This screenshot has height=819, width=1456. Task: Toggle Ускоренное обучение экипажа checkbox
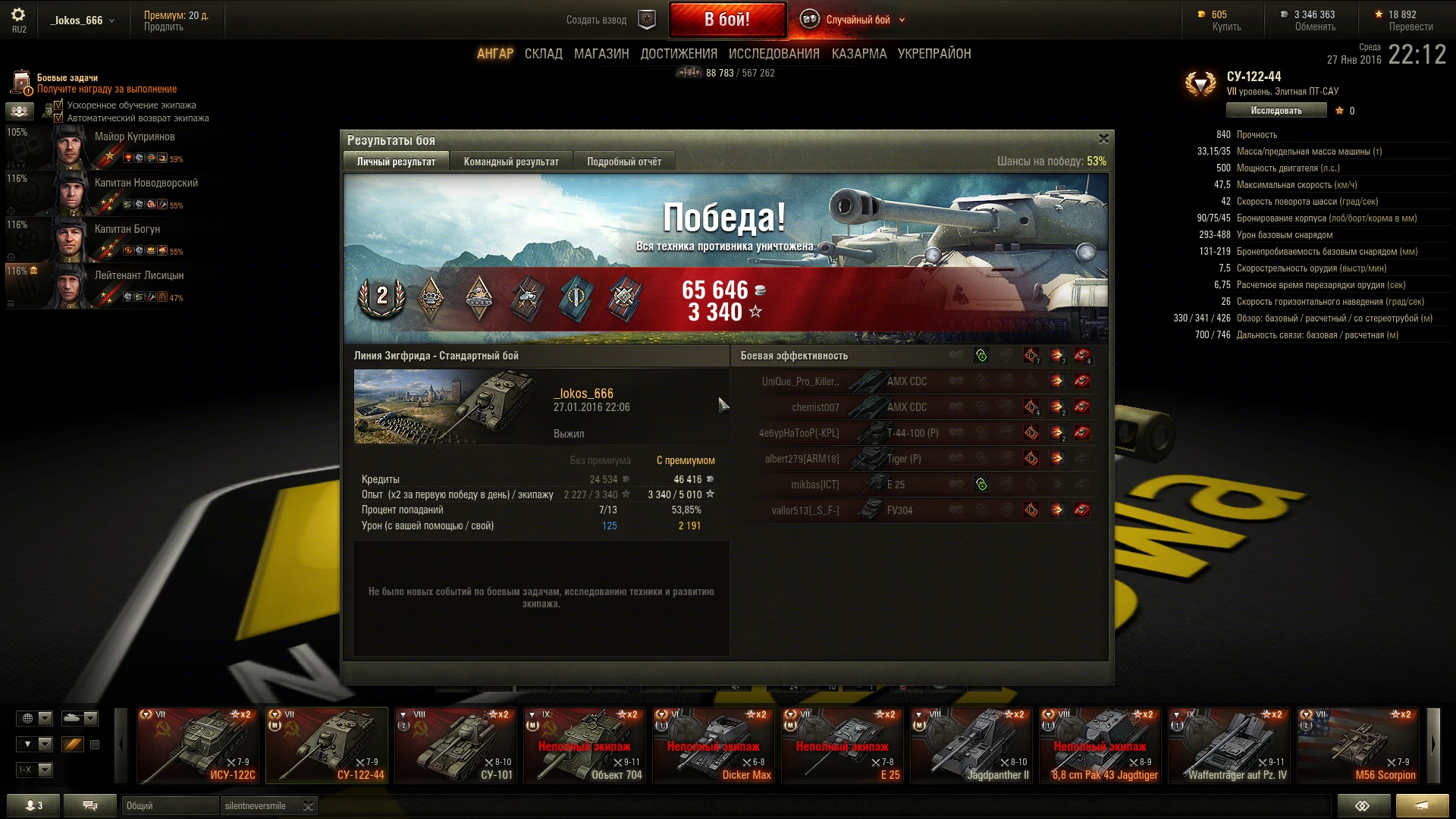(x=58, y=105)
